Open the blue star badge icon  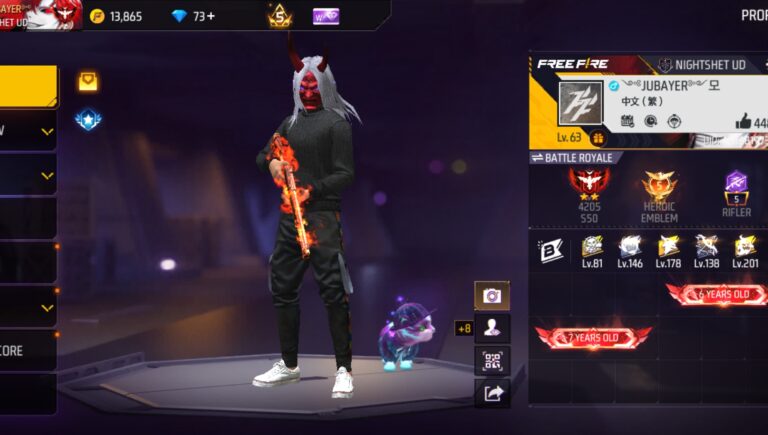coord(88,120)
